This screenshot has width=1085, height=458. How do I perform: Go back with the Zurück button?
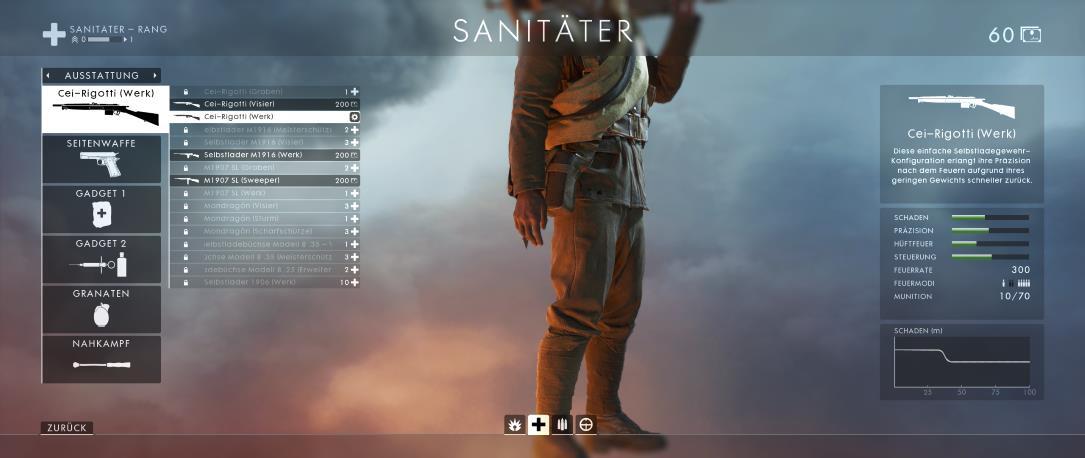(67, 428)
